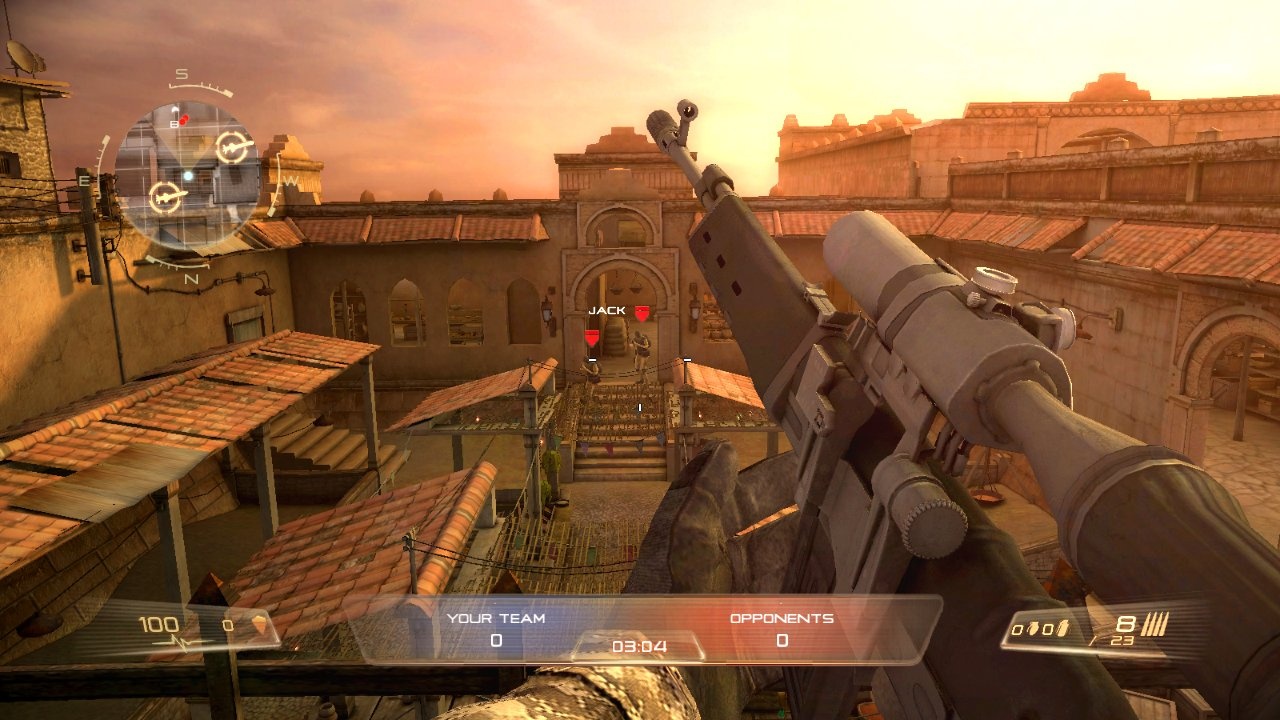Click the player name JACK above the archway
Screen dimensions: 1280x720
pyautogui.click(x=607, y=310)
